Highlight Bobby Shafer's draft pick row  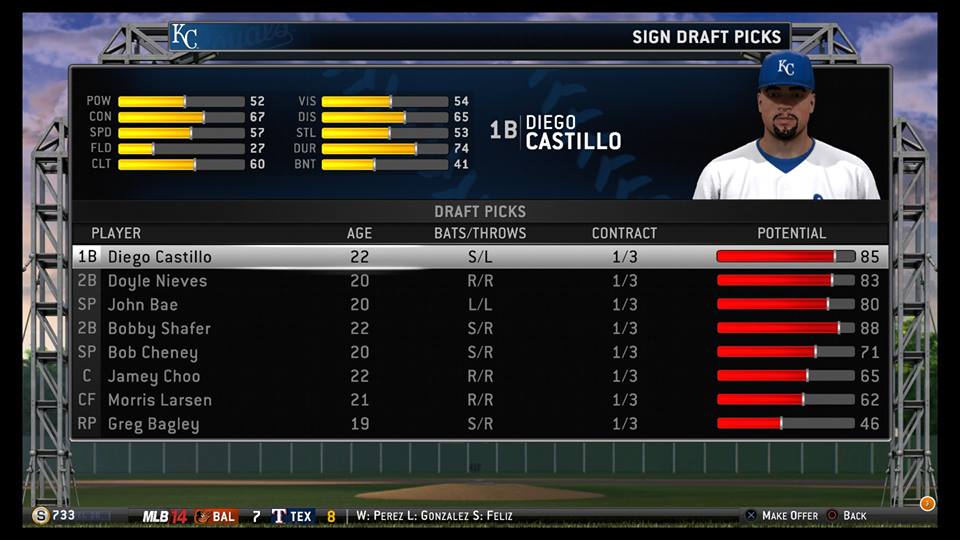coord(159,329)
